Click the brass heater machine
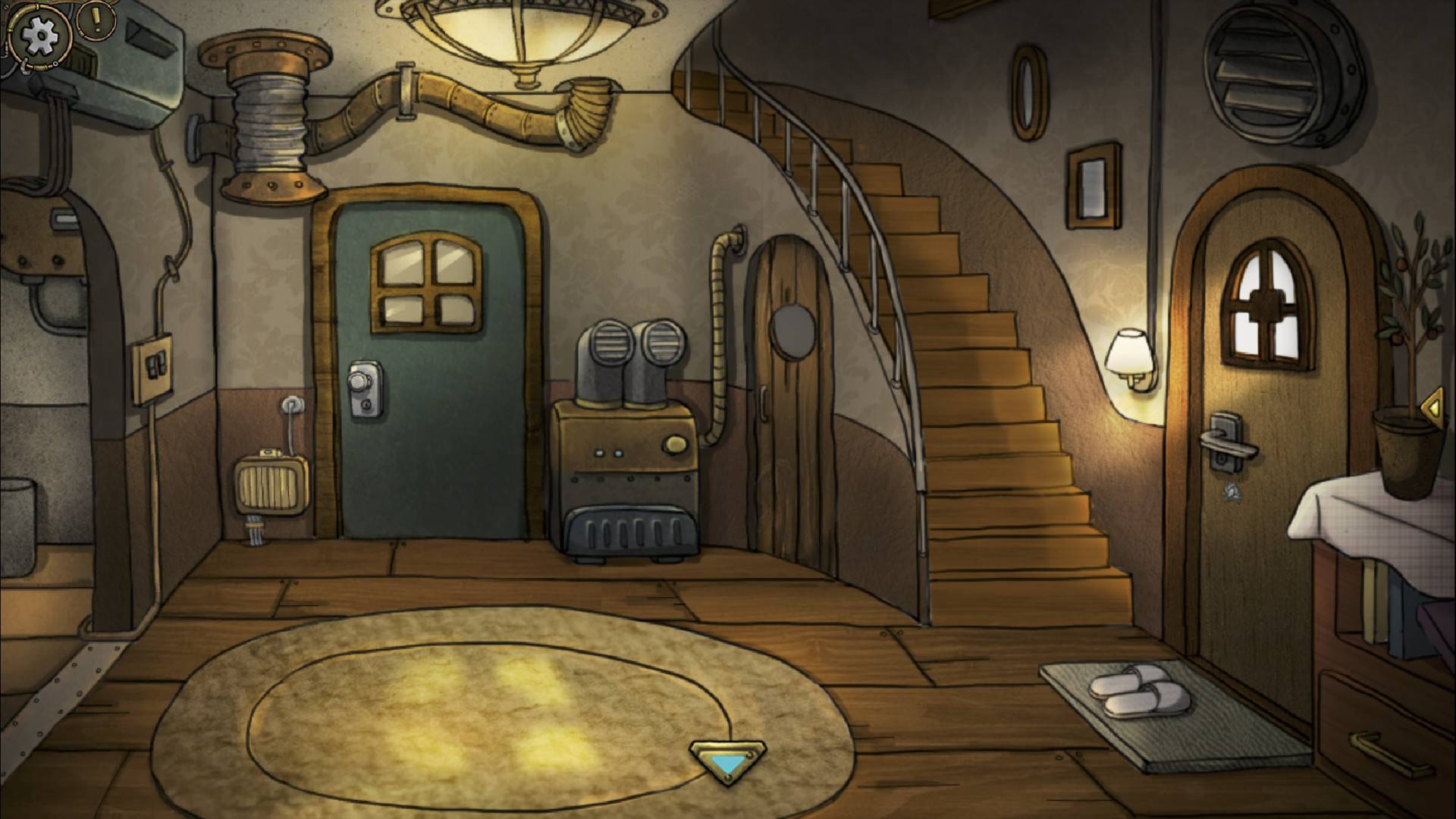 [629, 455]
